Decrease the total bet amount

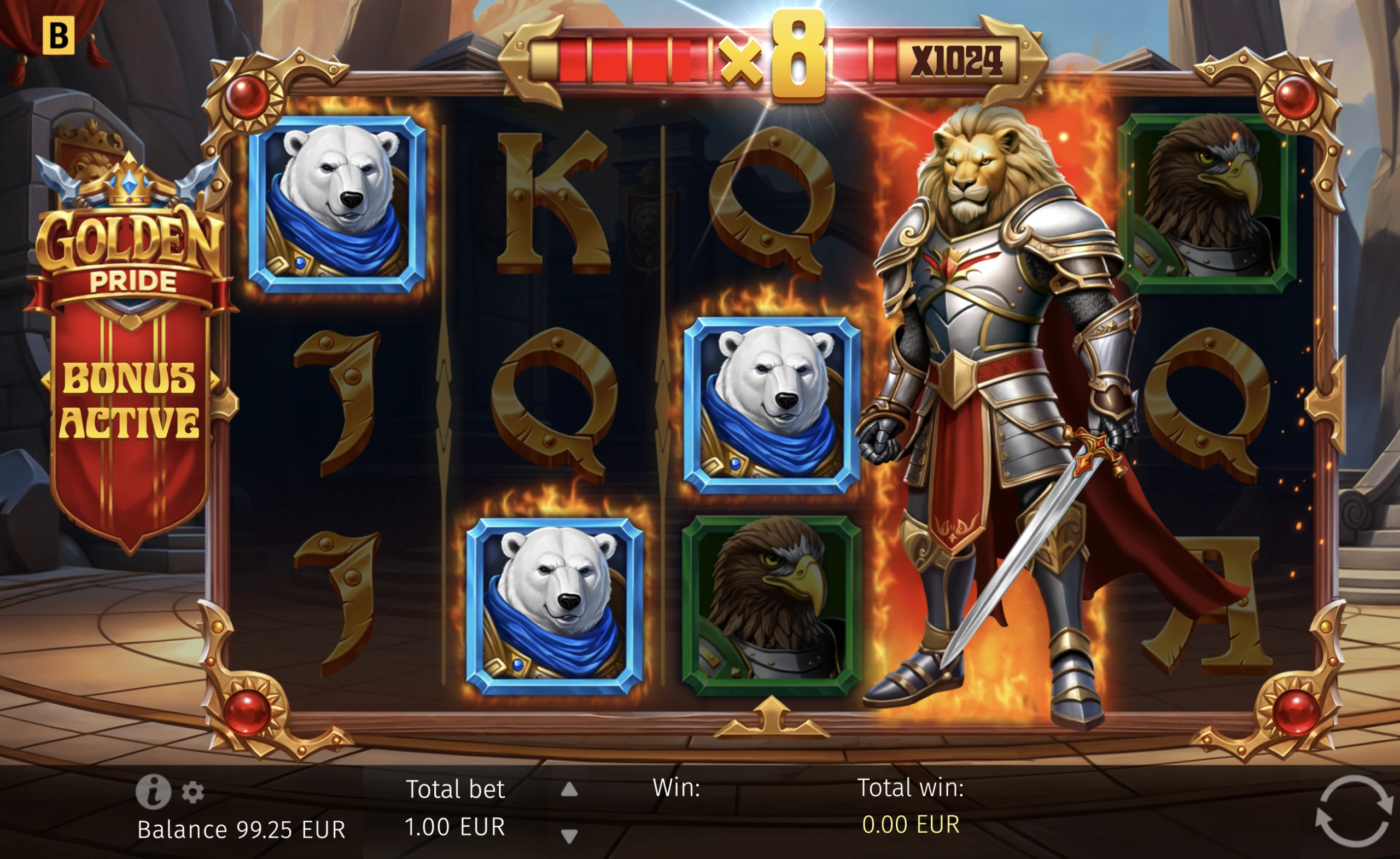click(569, 835)
